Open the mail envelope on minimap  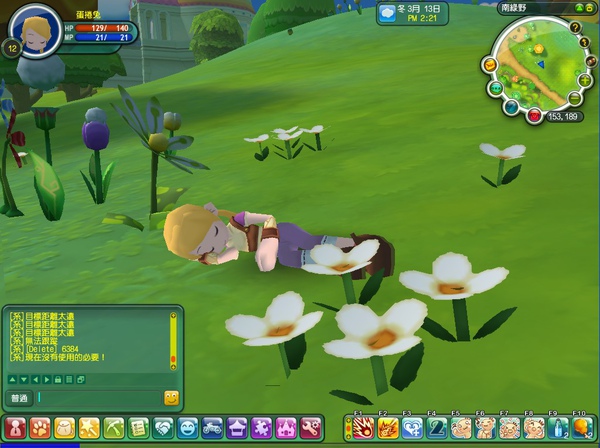click(x=490, y=64)
